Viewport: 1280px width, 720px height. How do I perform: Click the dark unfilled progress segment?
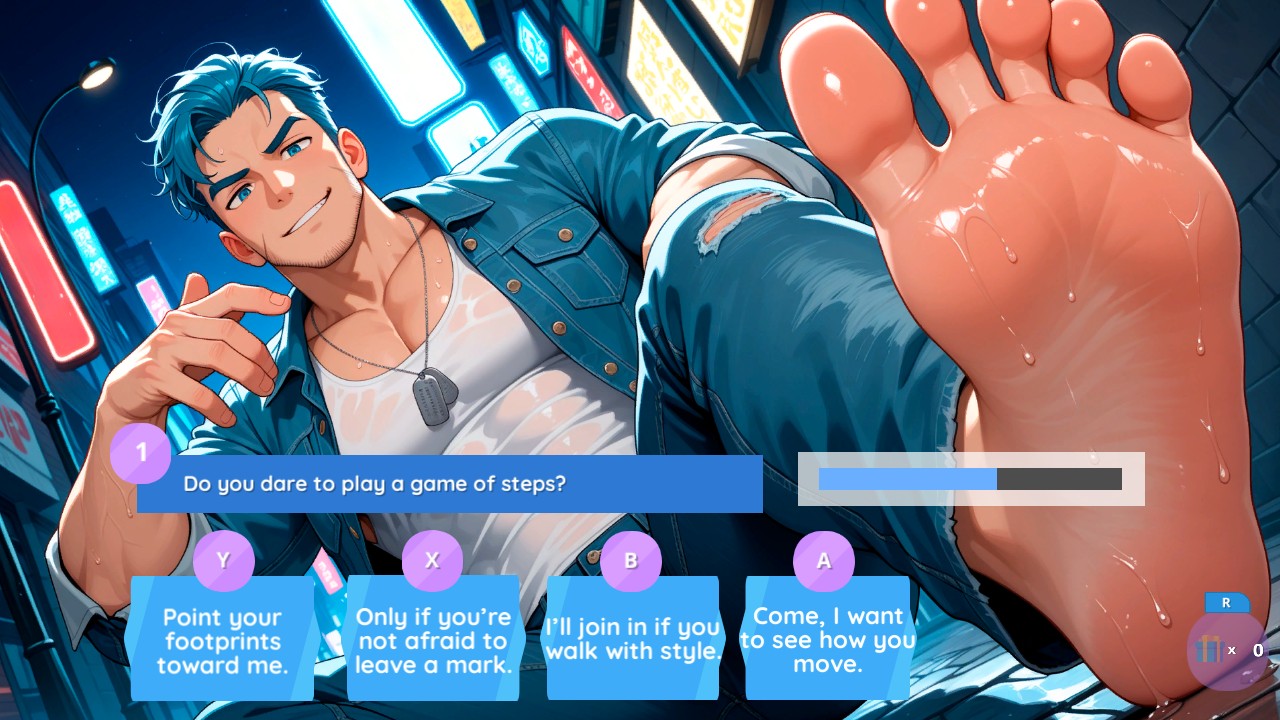pyautogui.click(x=1060, y=479)
